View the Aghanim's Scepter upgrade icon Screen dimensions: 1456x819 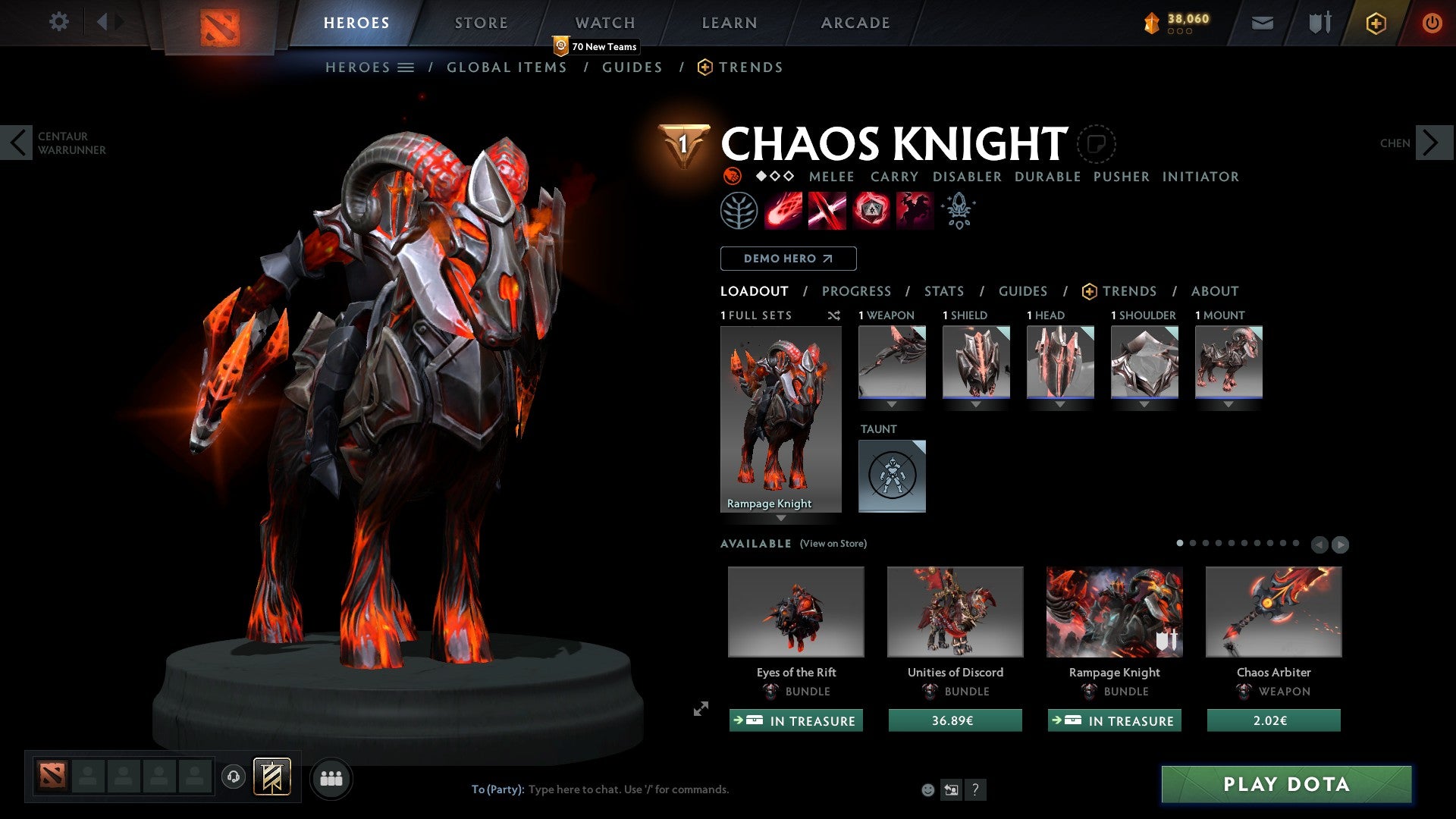[957, 210]
